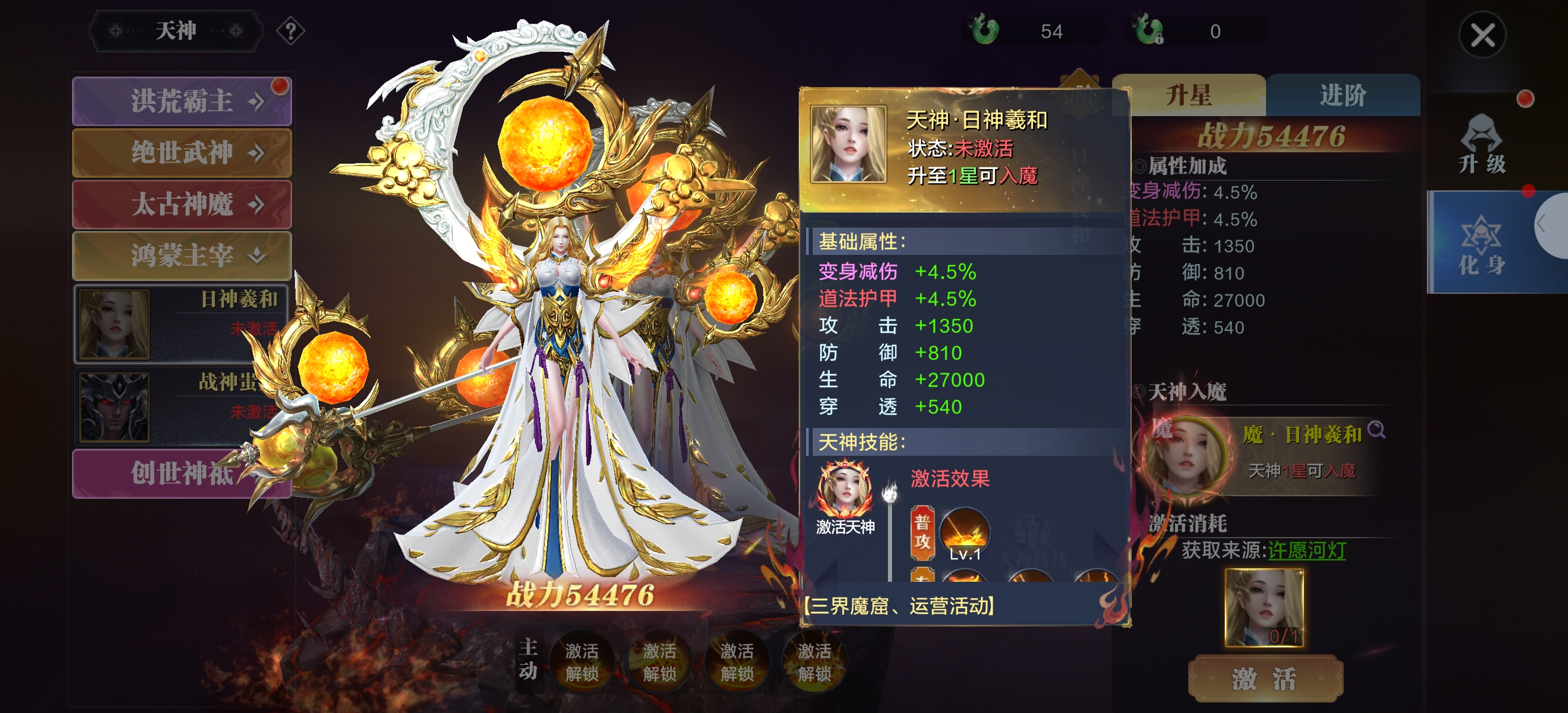Image resolution: width=1568 pixels, height=713 pixels.
Task: Collapse the 鸿蒙主宰 category
Action: 181,255
